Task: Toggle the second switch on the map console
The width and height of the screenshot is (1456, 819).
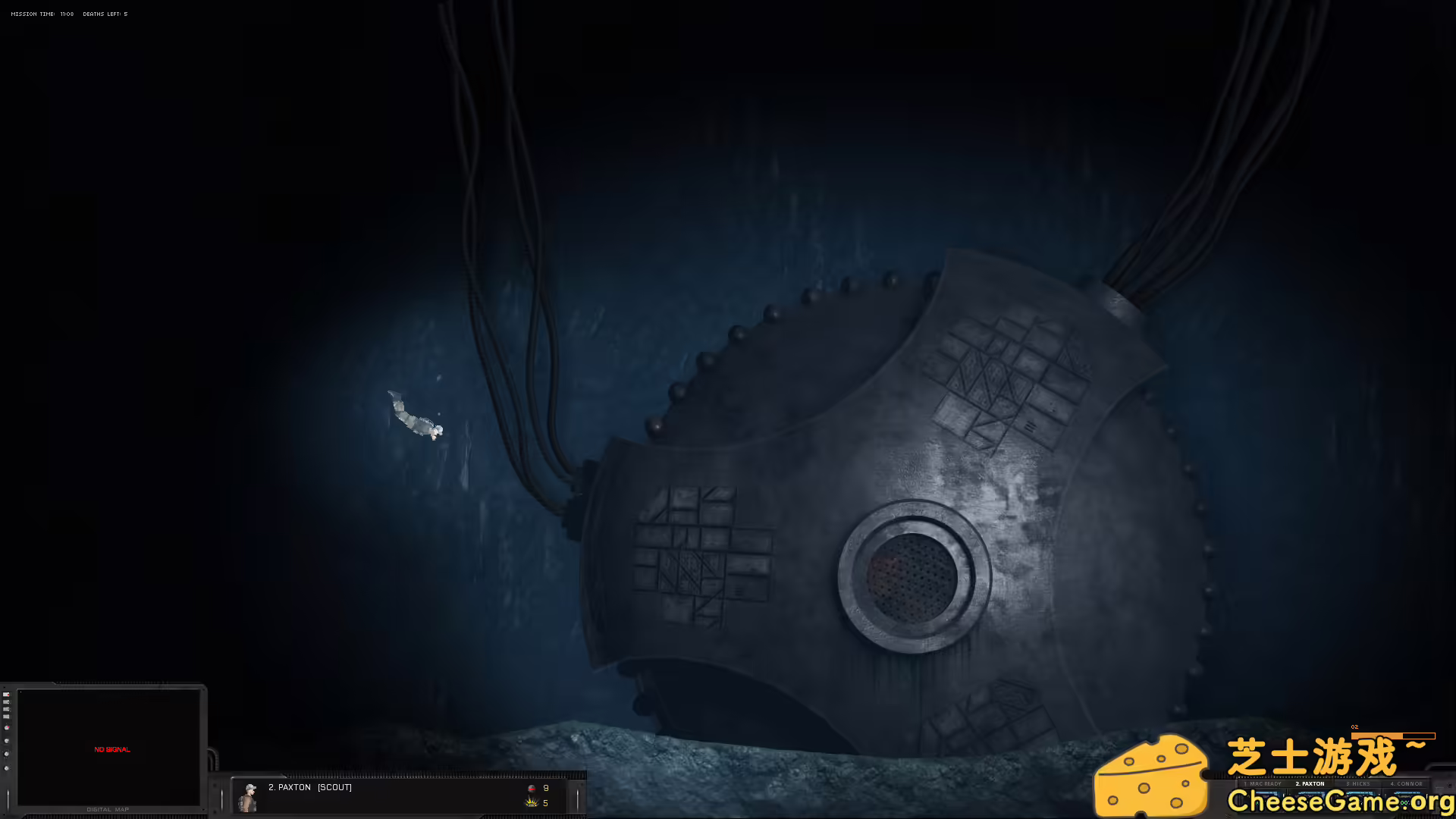Action: tap(7, 702)
